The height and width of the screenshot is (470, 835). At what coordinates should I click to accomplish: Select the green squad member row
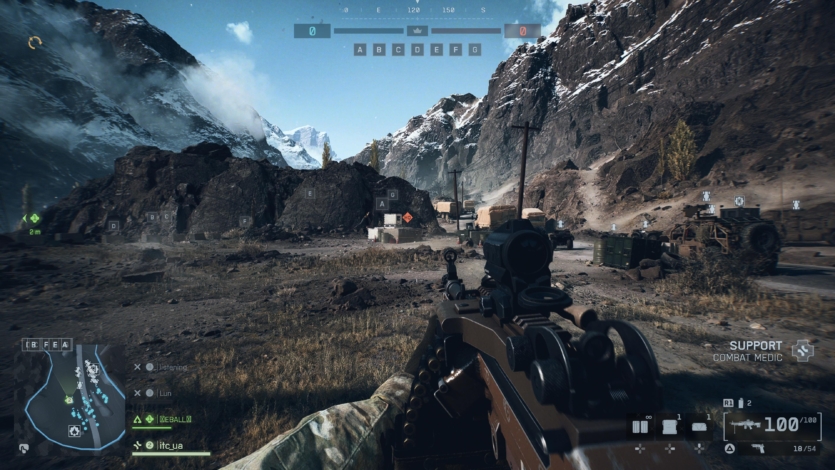coord(170,419)
